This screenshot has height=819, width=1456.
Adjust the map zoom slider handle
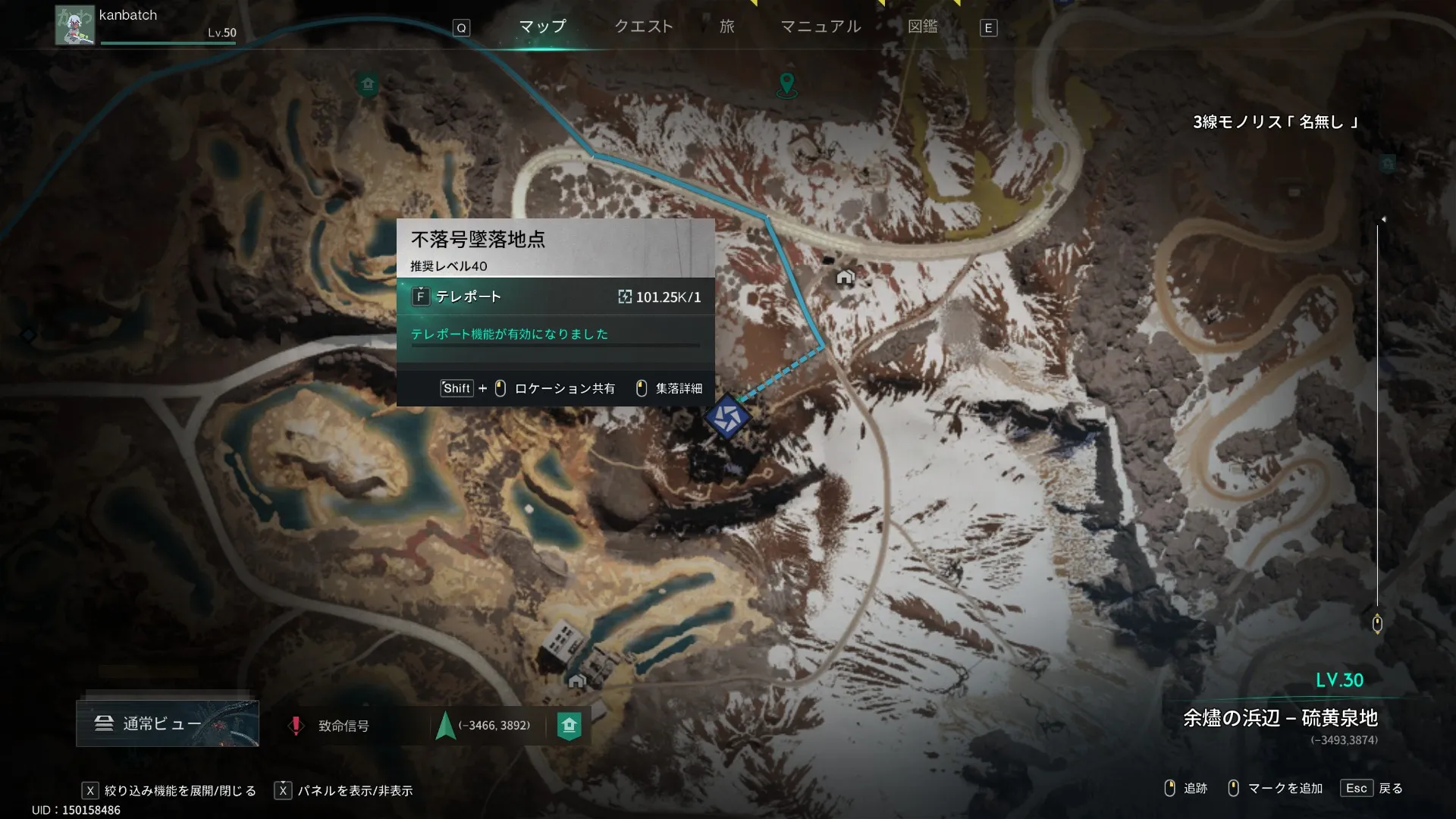(1377, 623)
